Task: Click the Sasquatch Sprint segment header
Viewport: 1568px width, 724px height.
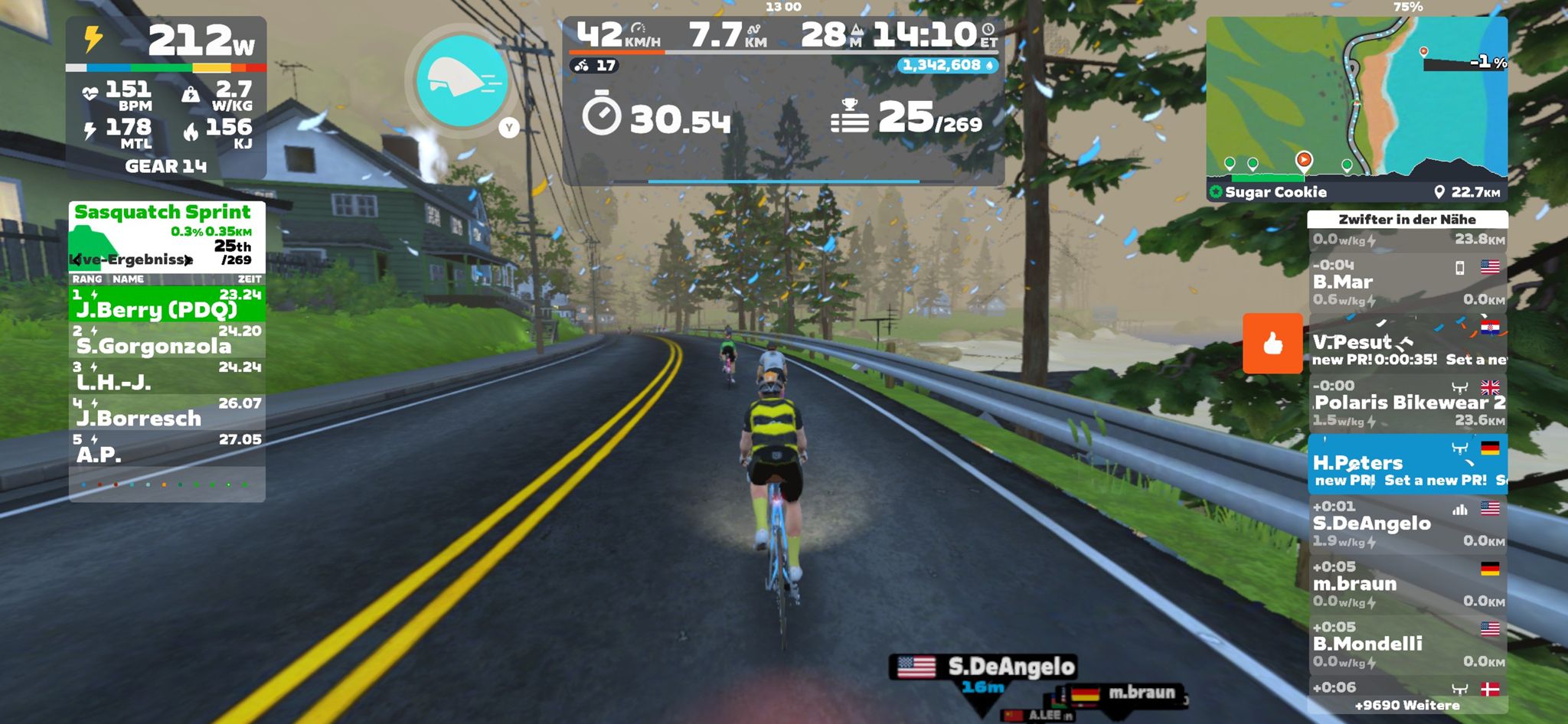Action: point(162,213)
